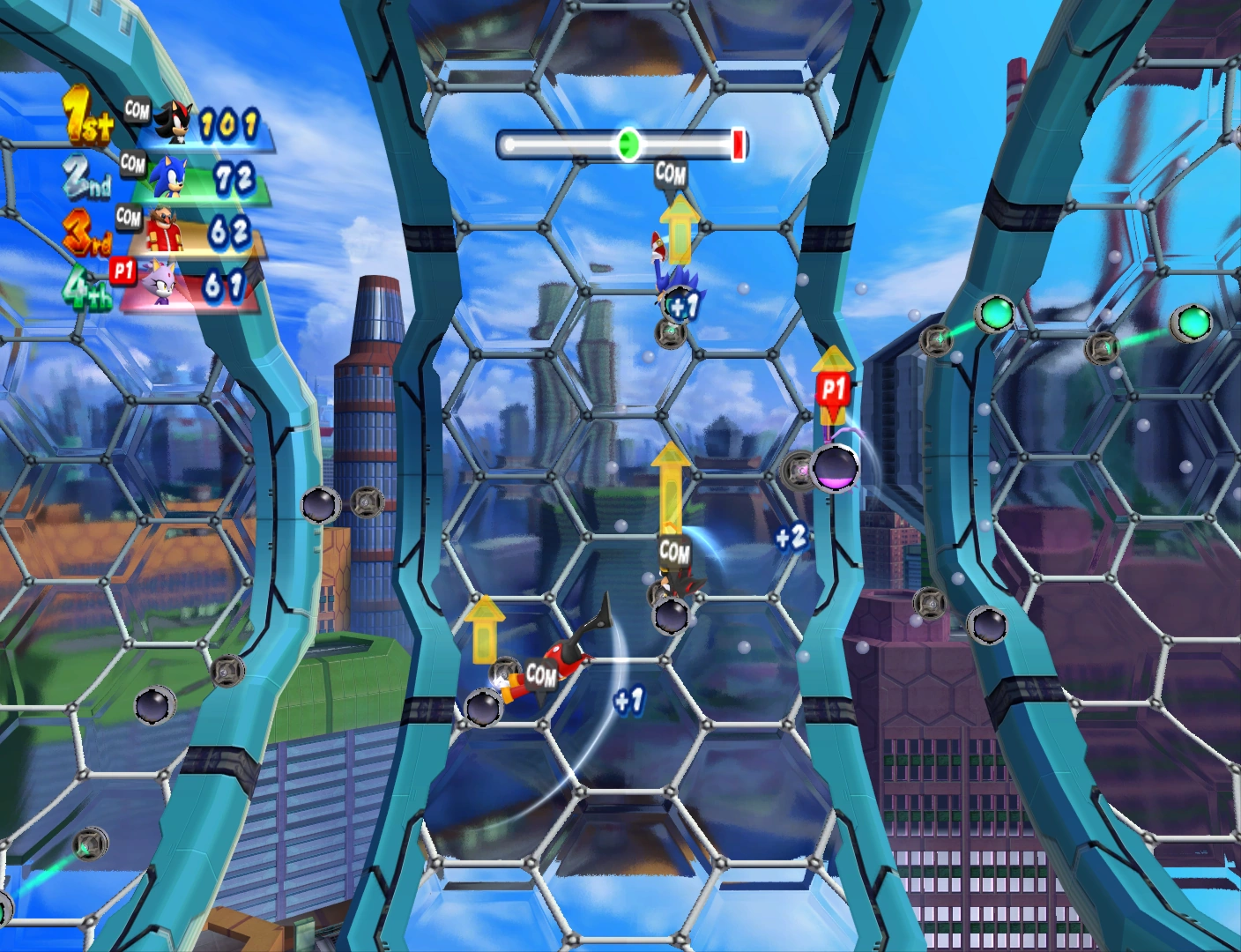This screenshot has height=952, width=1241.
Task: Choose Blaze's portrait in the 4th place row
Action: pyautogui.click(x=161, y=283)
